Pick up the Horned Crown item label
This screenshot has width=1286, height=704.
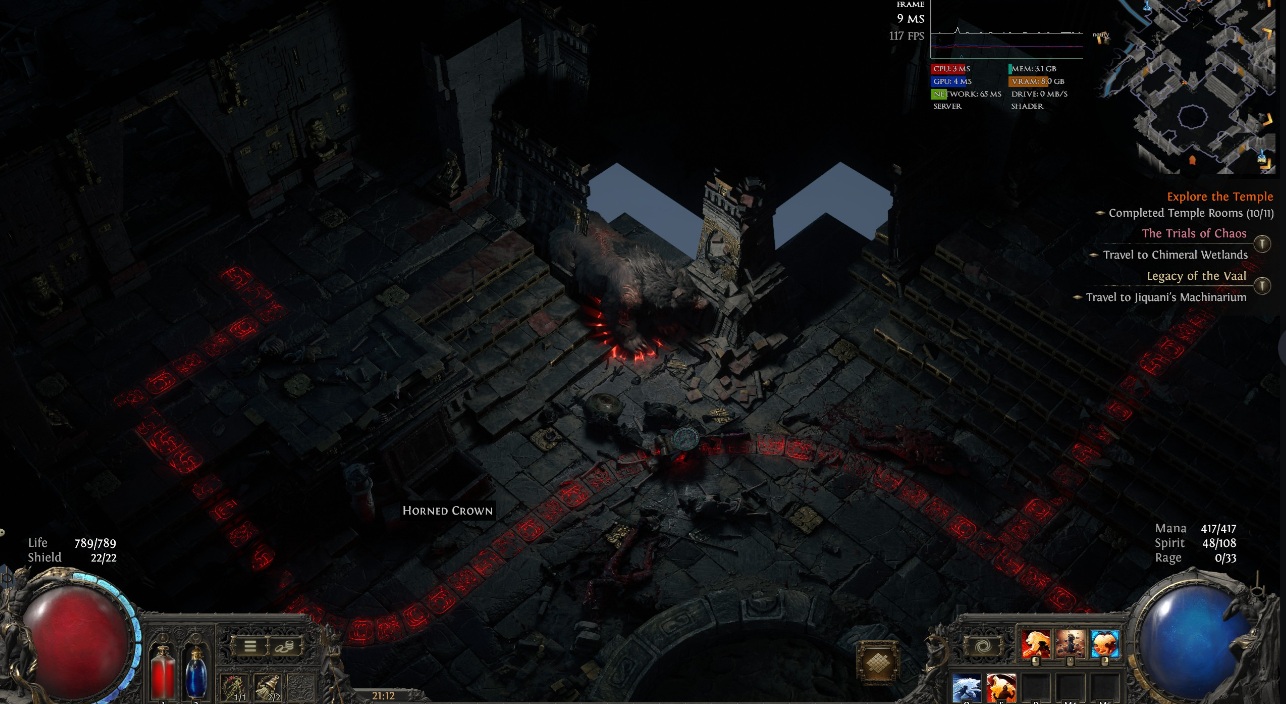[x=447, y=511]
